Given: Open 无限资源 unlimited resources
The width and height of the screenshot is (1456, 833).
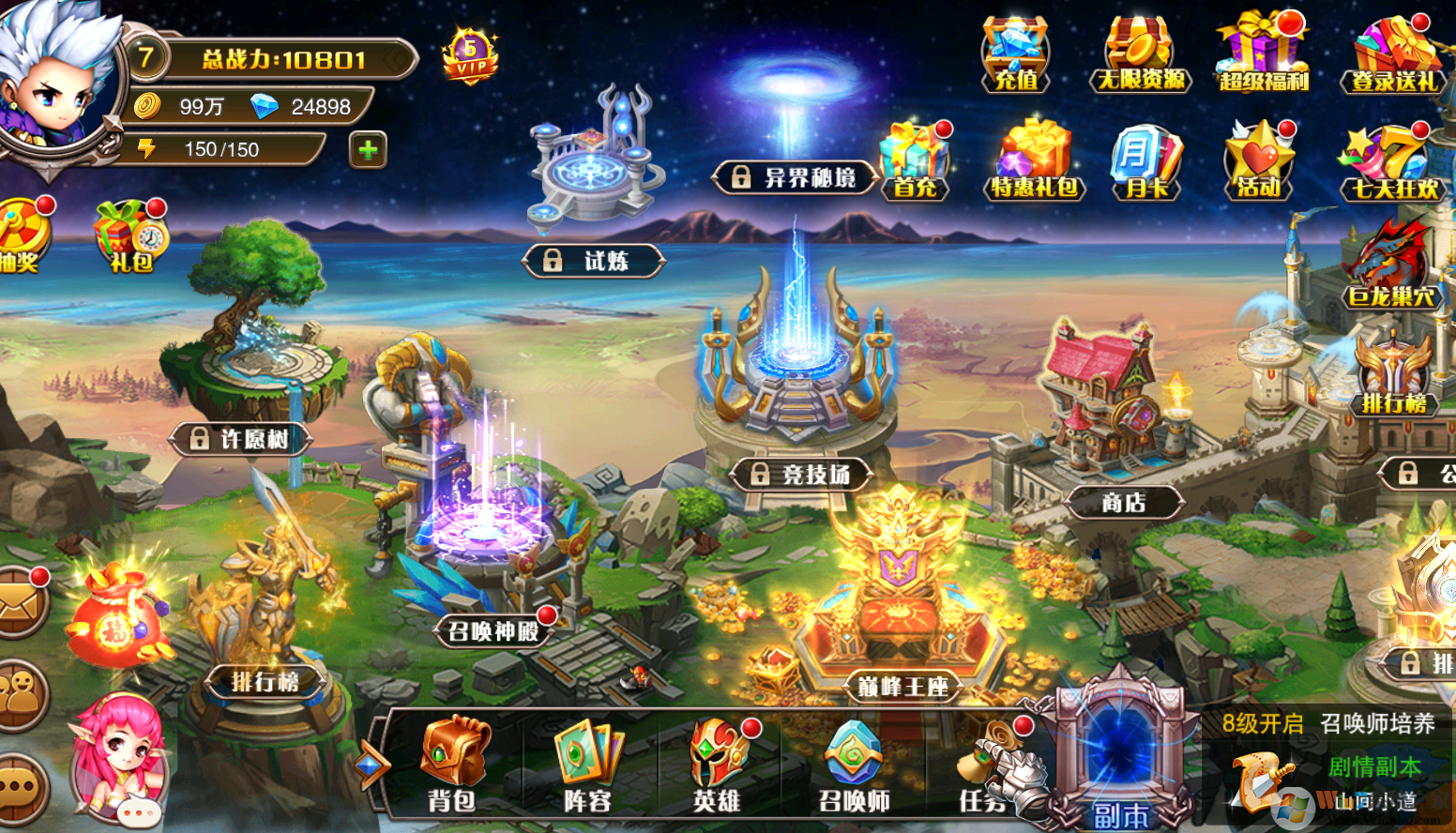Looking at the screenshot, I should point(1140,54).
